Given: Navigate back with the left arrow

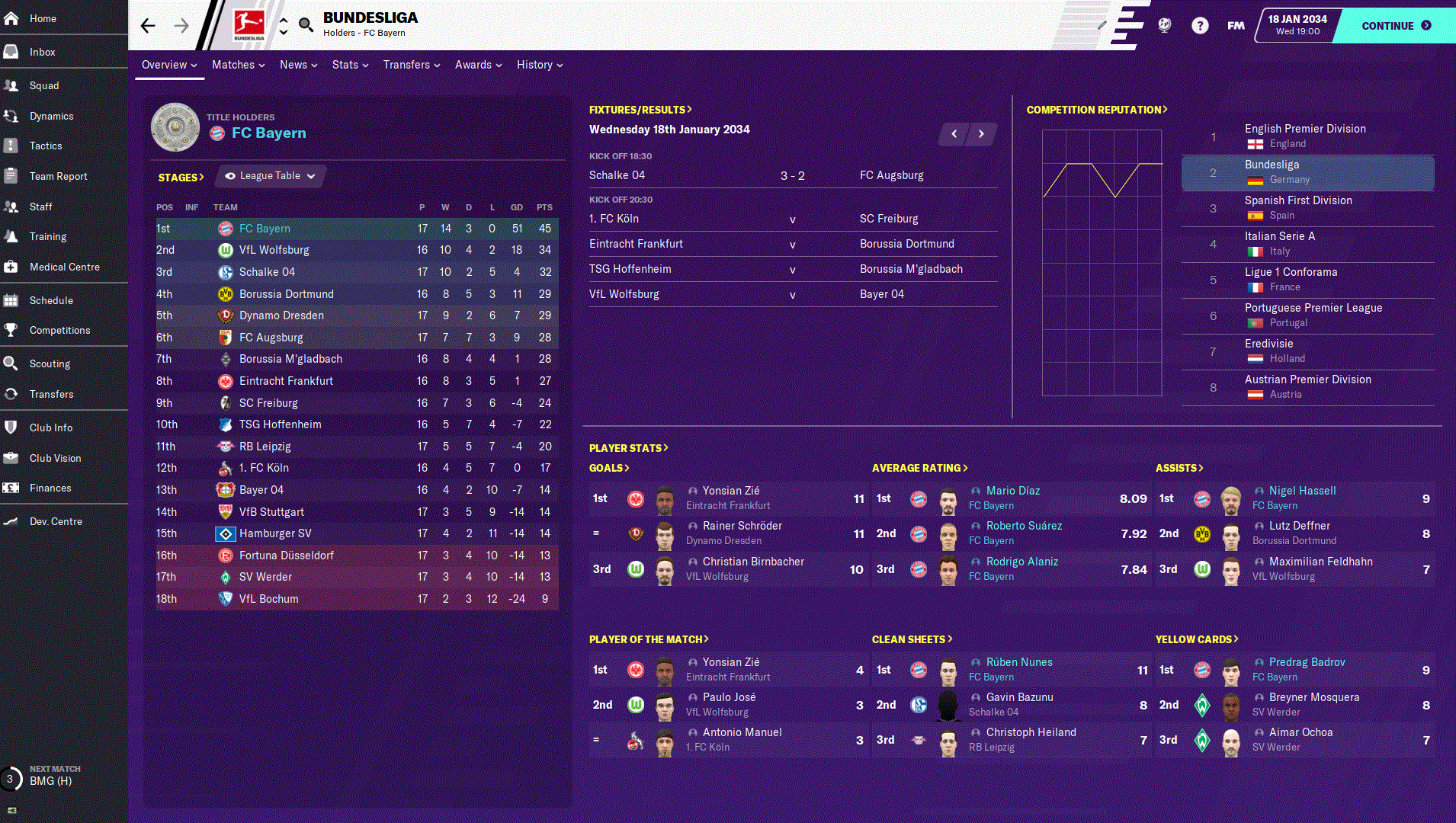Looking at the screenshot, I should pyautogui.click(x=148, y=26).
